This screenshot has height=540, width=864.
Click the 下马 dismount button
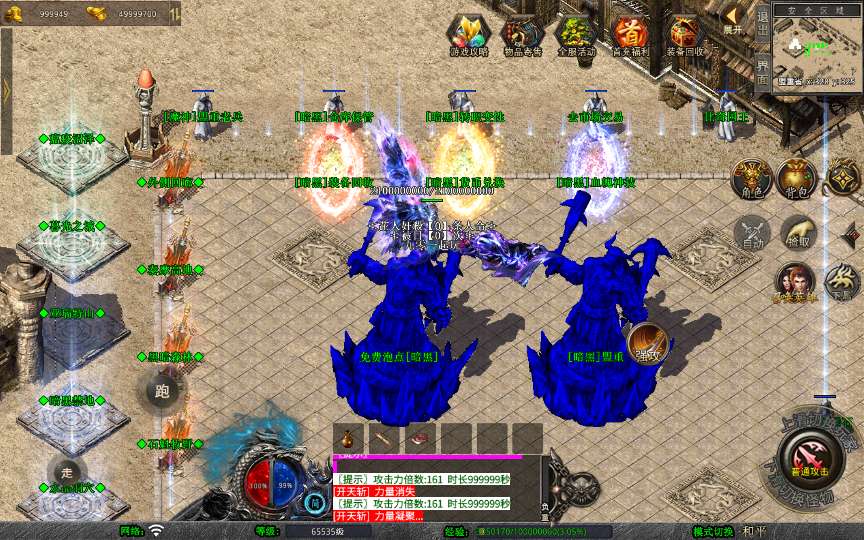click(x=842, y=283)
